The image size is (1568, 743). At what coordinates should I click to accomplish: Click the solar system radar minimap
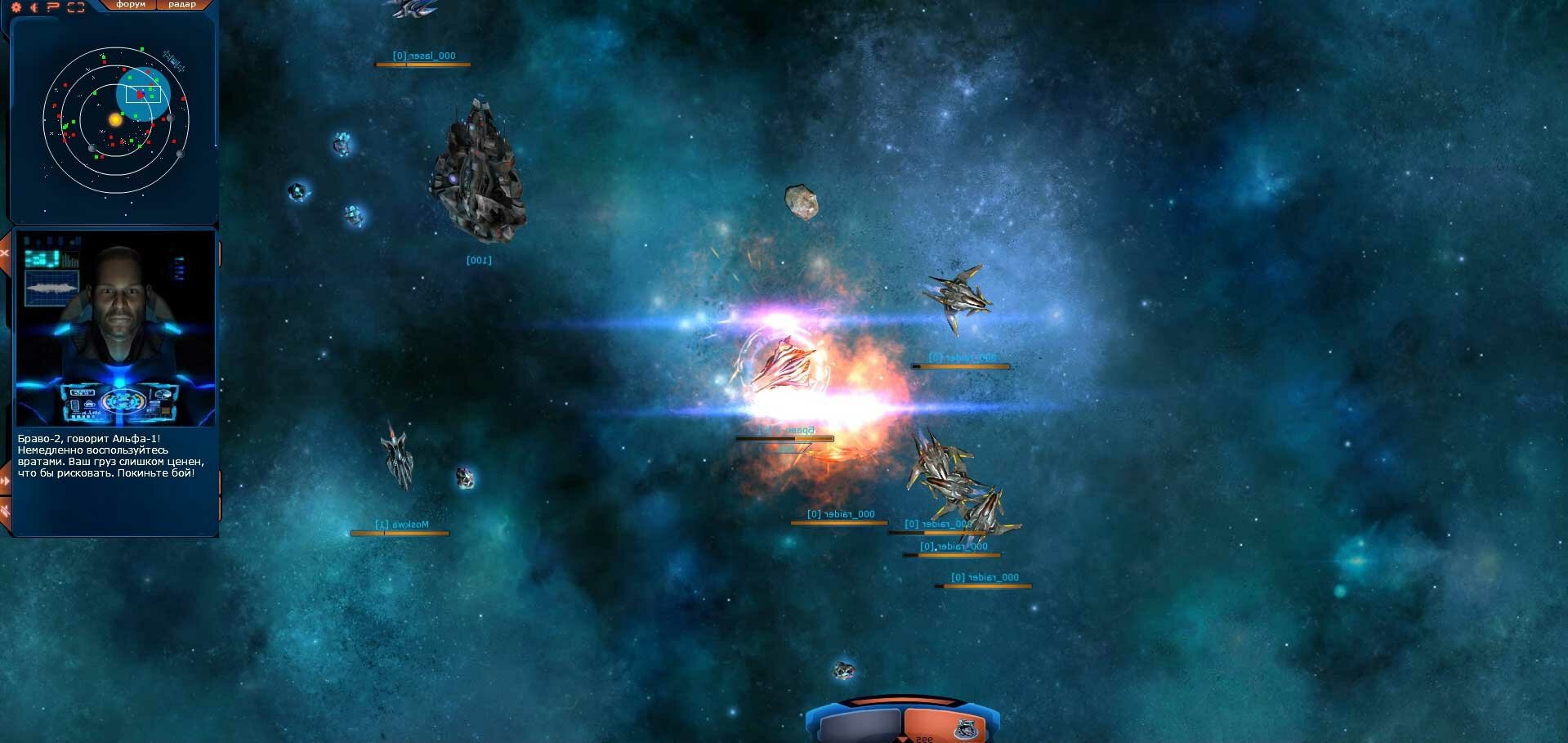116,120
